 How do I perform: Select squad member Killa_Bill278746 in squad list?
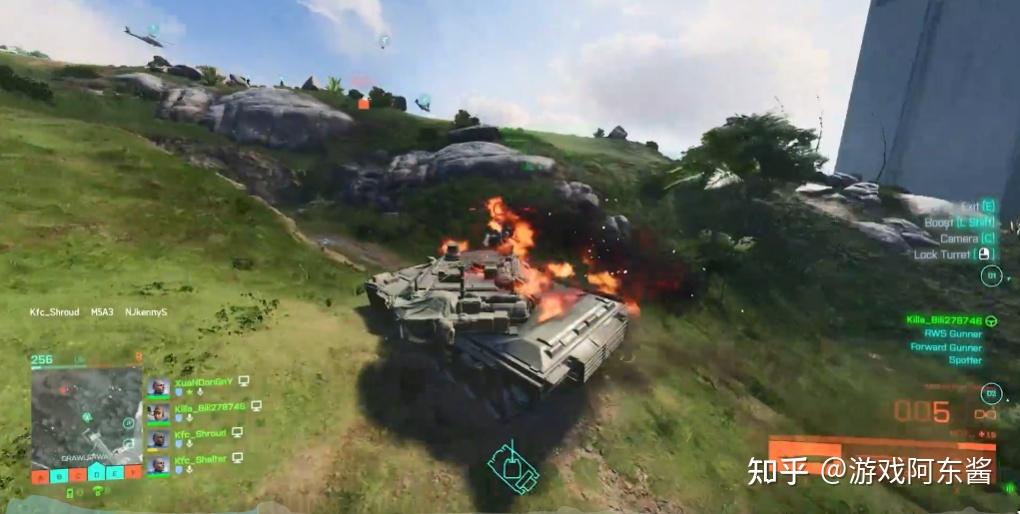[209, 408]
